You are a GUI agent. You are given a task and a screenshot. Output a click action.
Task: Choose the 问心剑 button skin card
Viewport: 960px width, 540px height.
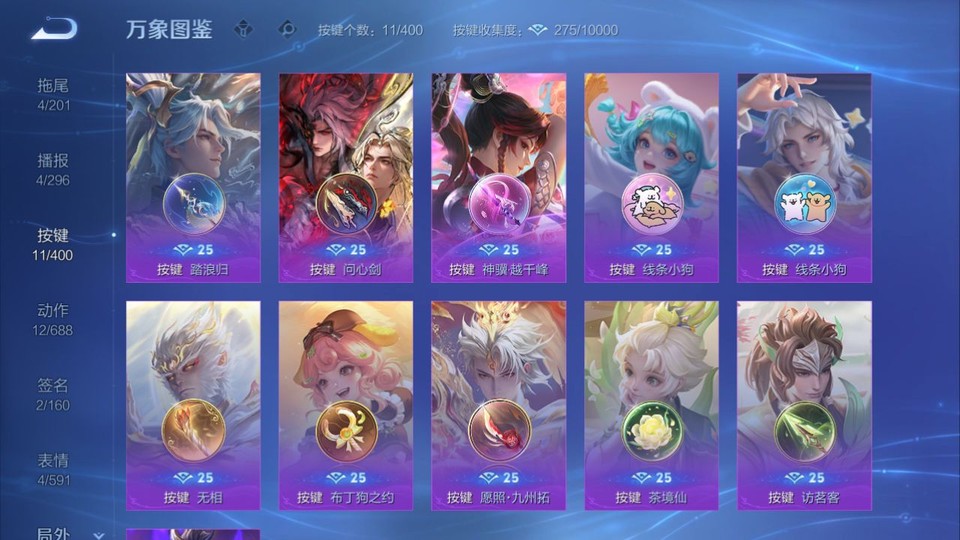click(x=346, y=178)
